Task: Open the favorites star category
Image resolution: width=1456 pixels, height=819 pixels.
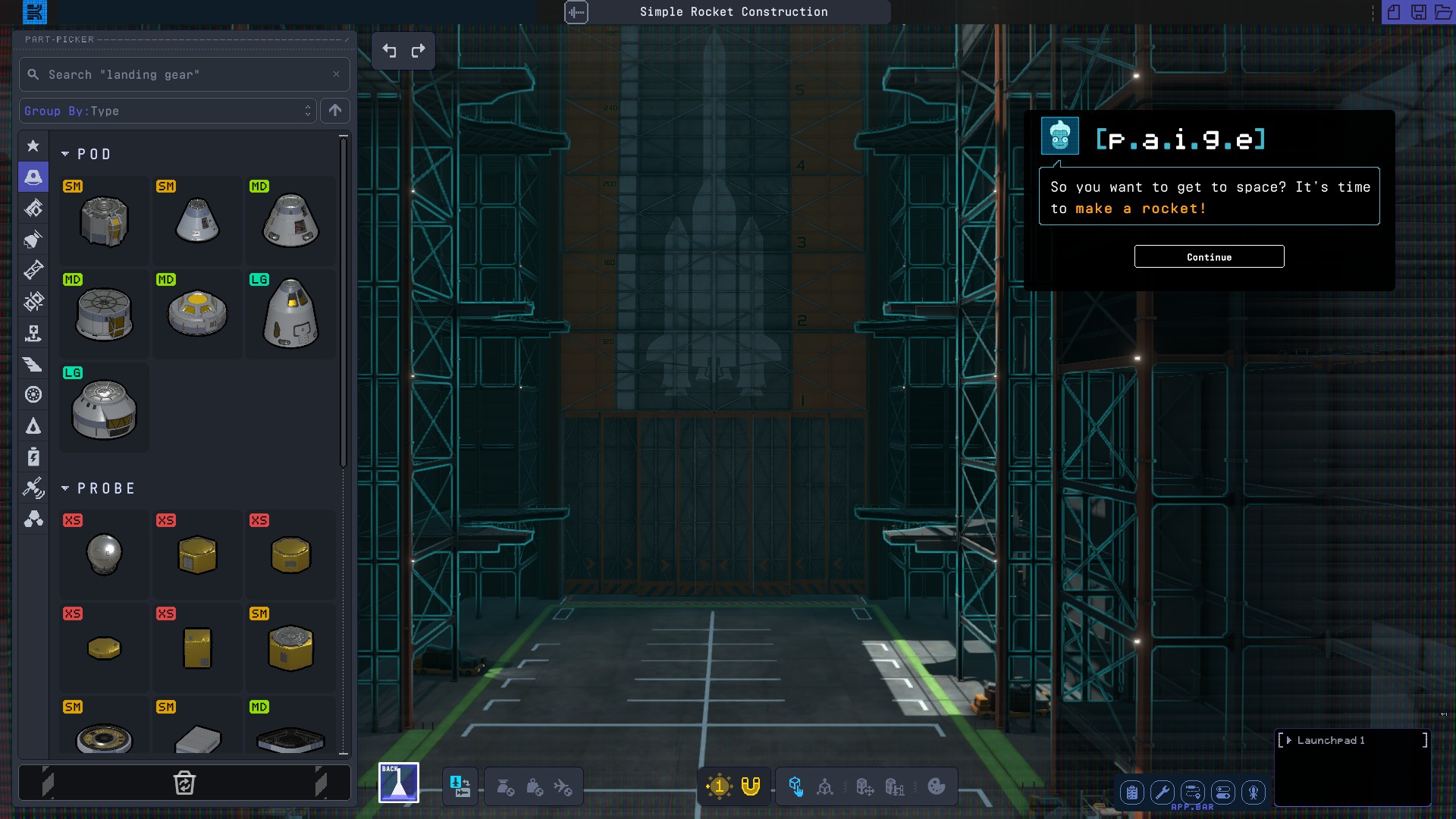Action: [x=33, y=146]
